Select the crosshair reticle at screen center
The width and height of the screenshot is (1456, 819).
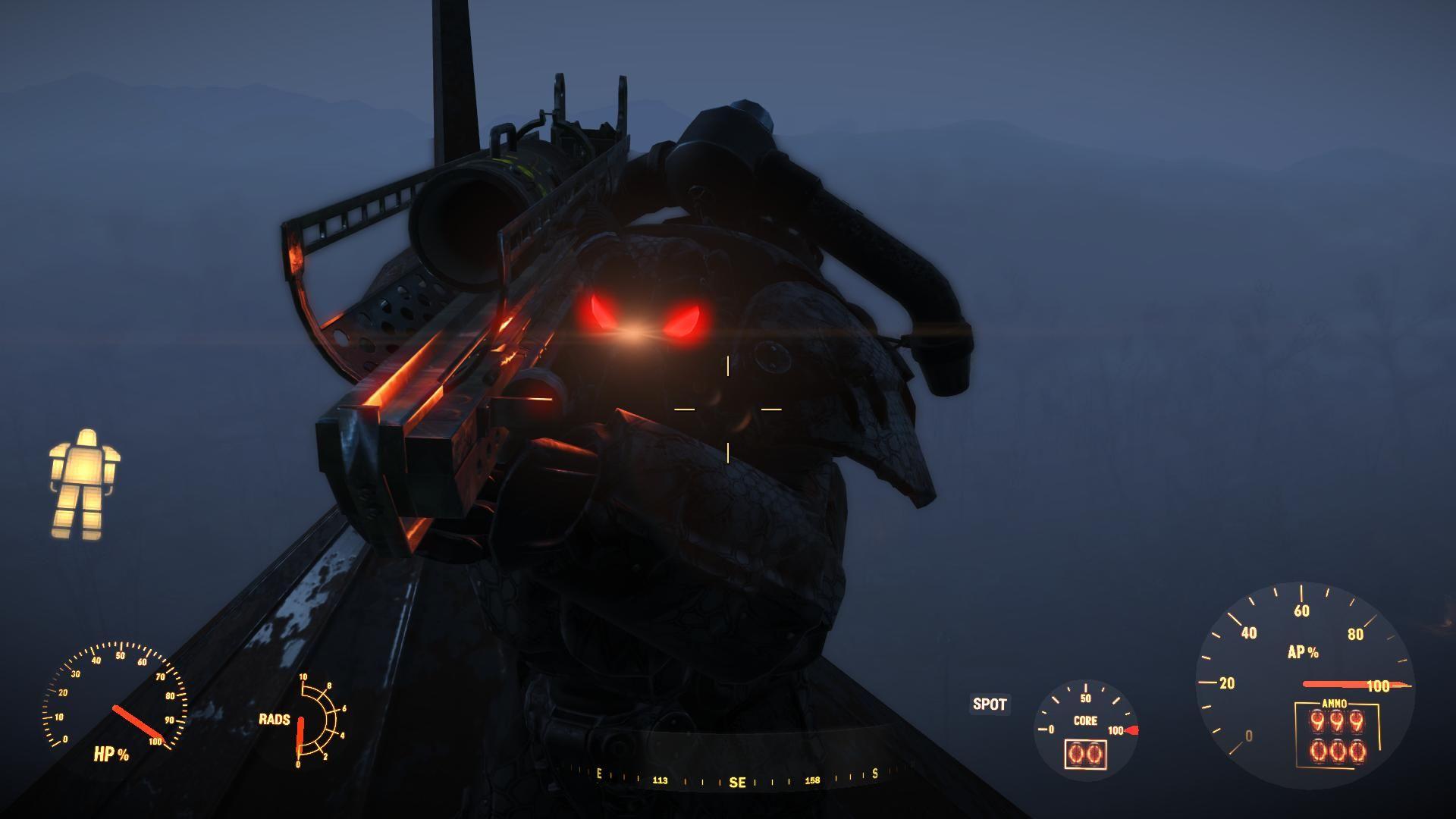tap(730, 409)
